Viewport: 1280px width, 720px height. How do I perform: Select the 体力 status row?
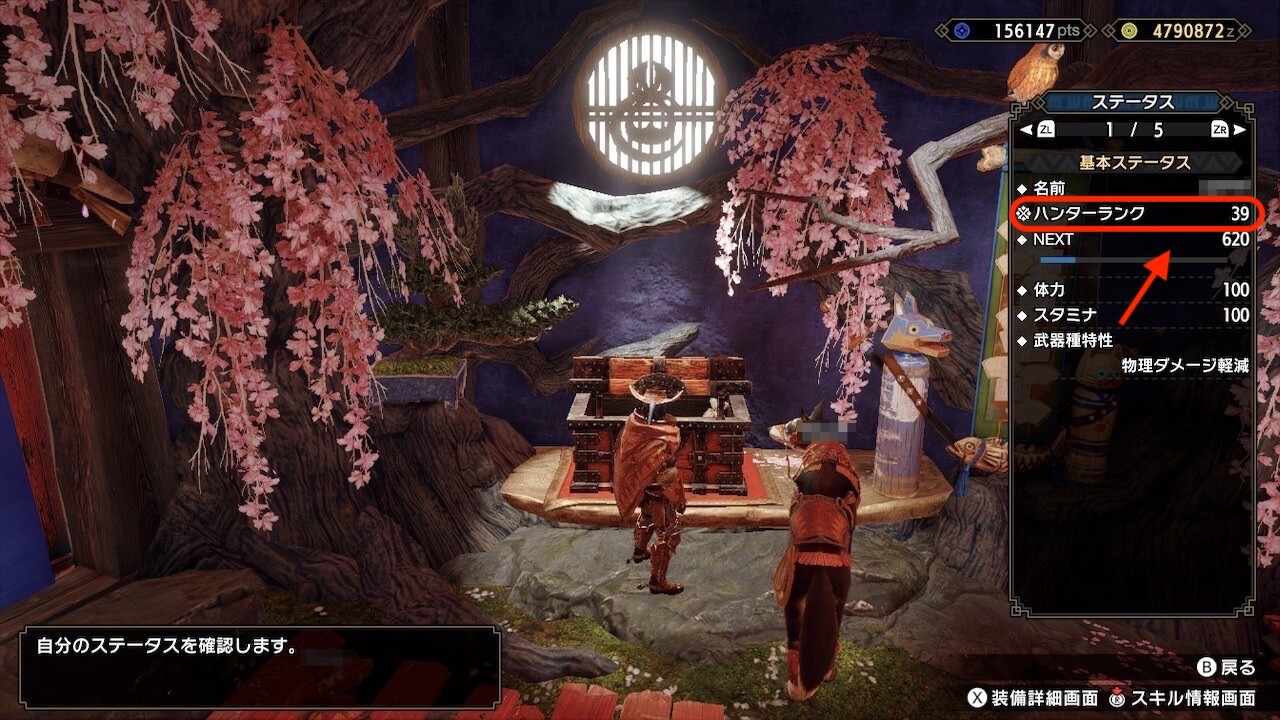[1134, 290]
